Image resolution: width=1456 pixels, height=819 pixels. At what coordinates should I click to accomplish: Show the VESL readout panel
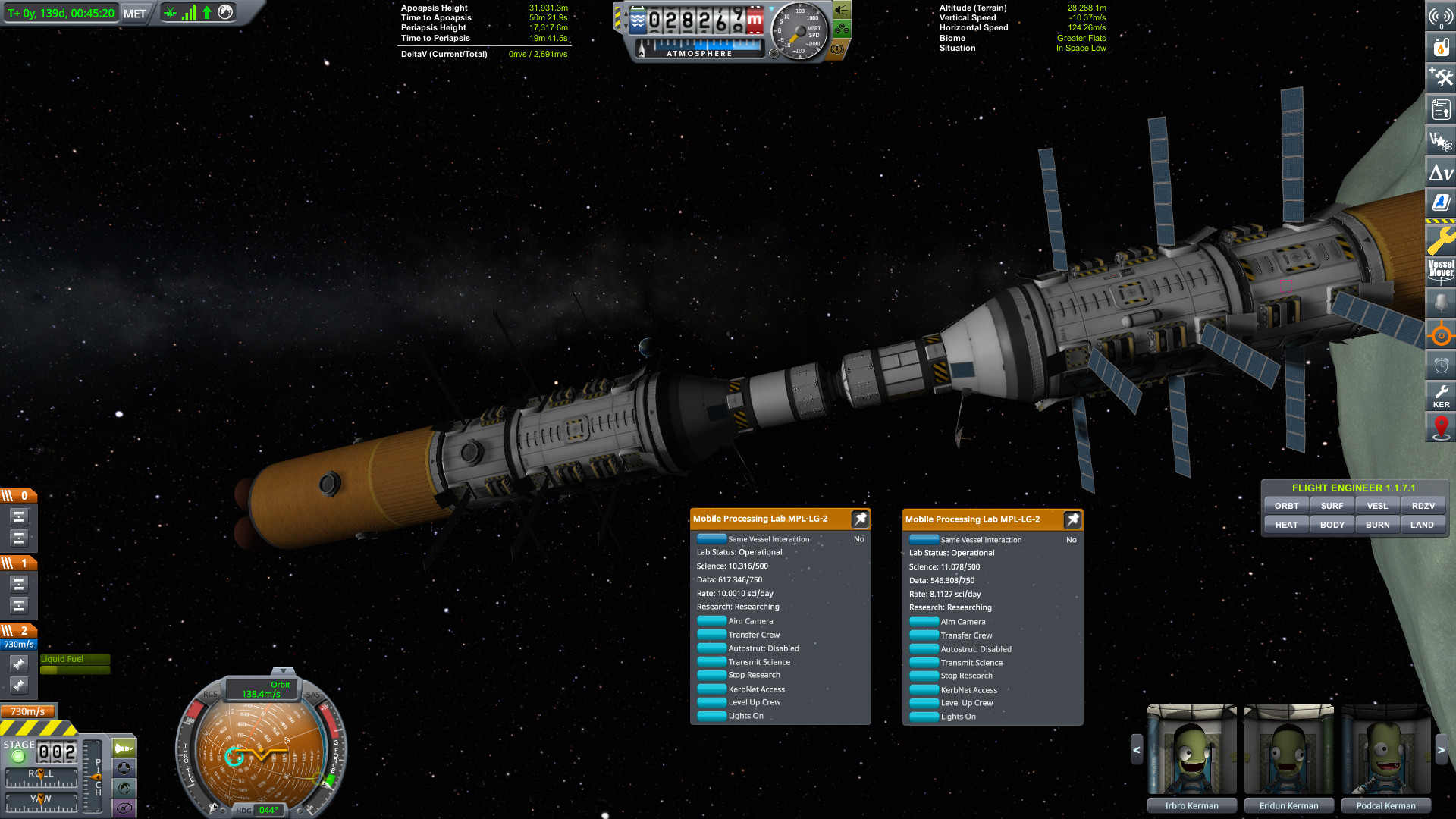click(x=1377, y=506)
